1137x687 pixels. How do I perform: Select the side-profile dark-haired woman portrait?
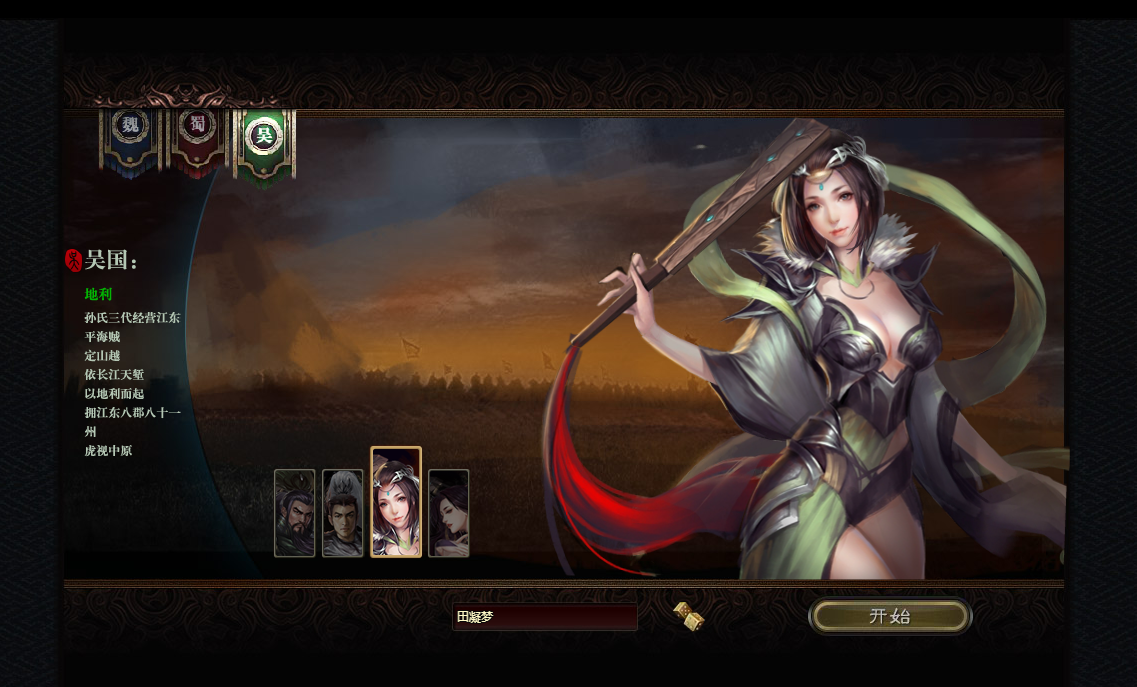click(x=448, y=513)
